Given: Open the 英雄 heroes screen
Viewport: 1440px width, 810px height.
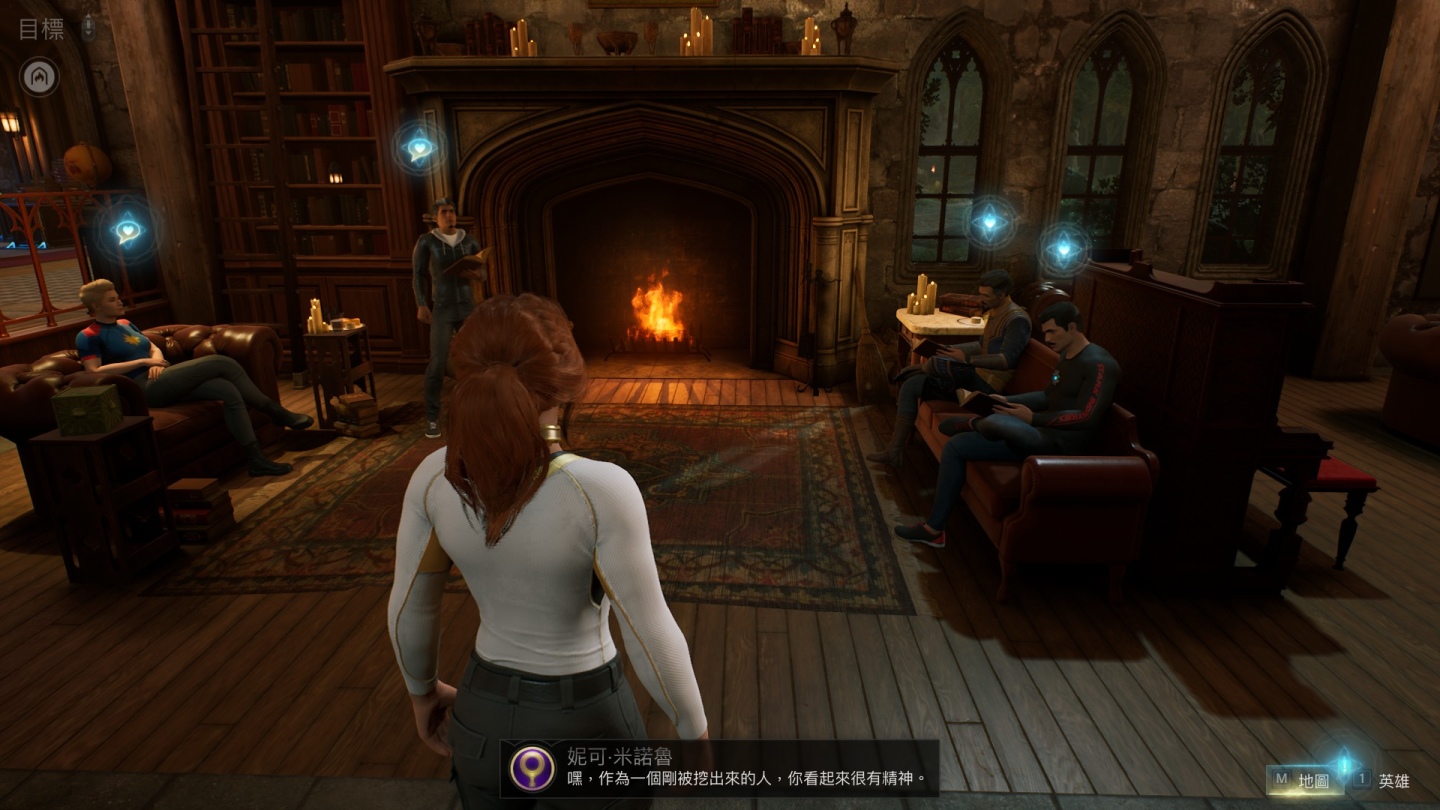Looking at the screenshot, I should (x=1384, y=780).
